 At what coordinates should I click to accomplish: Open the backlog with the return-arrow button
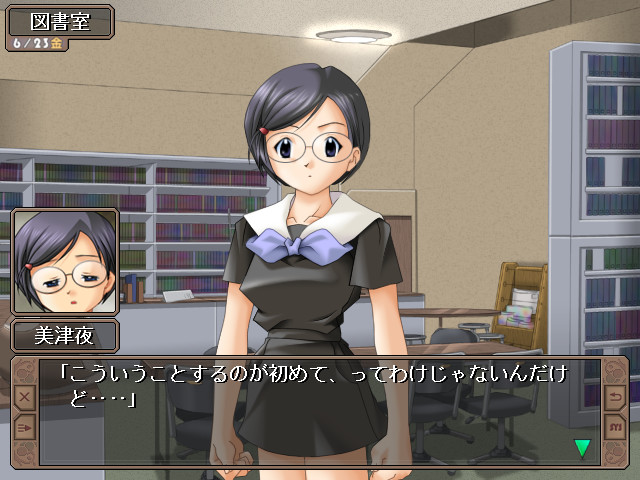point(614,397)
